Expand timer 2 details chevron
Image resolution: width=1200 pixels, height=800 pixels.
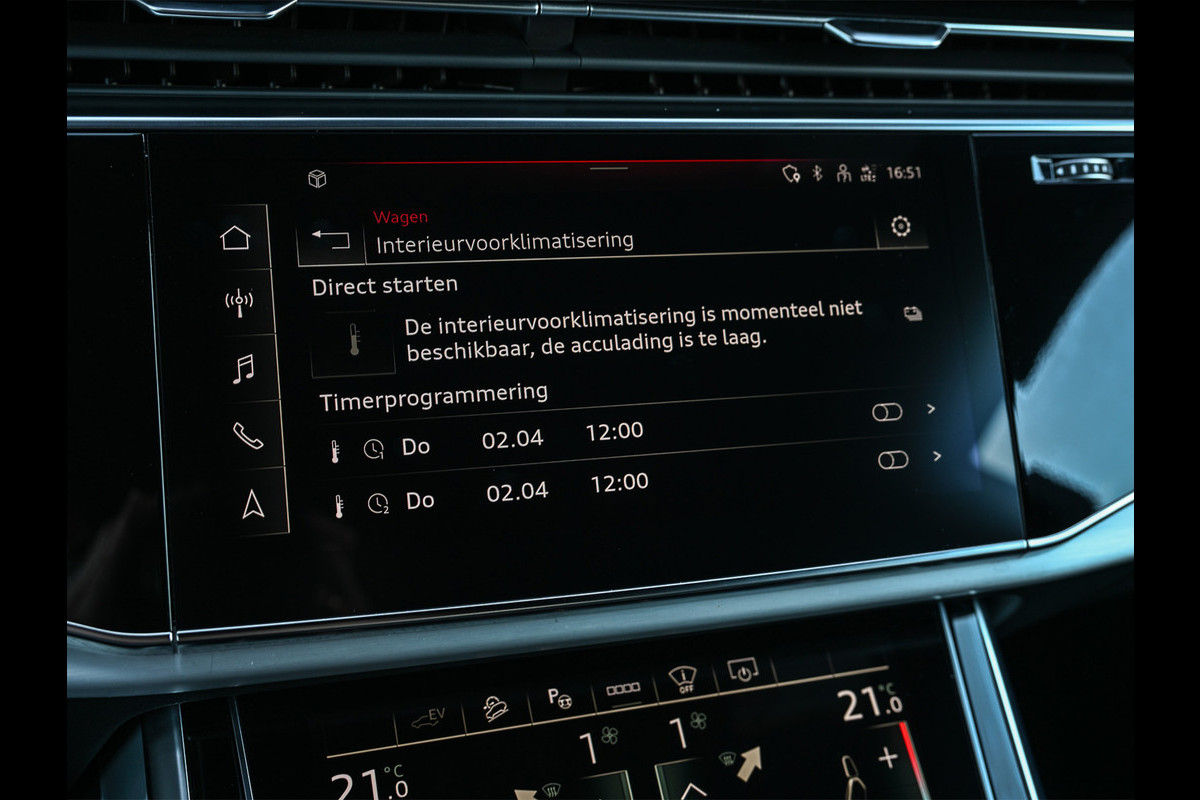pyautogui.click(x=936, y=456)
